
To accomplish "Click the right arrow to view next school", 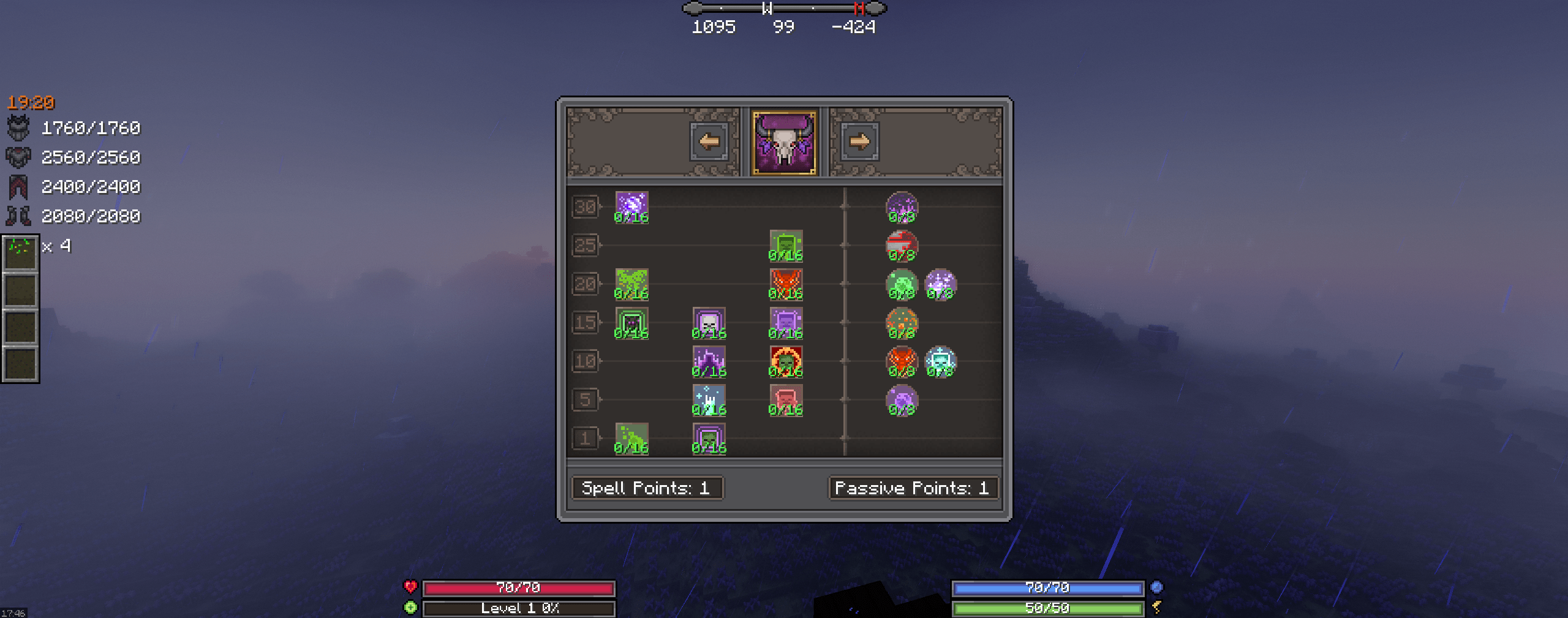I will pyautogui.click(x=860, y=141).
